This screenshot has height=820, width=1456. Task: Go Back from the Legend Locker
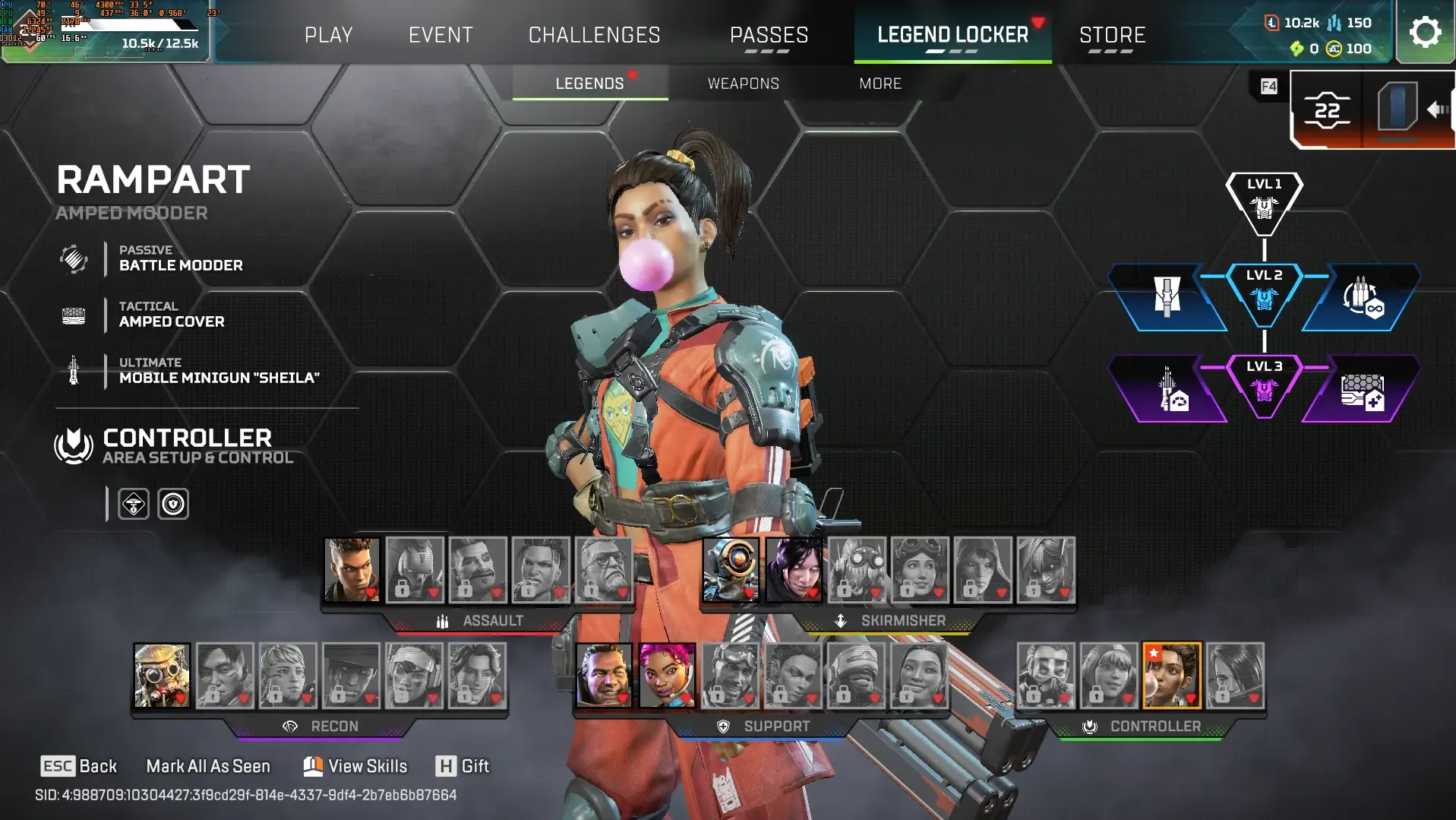[x=79, y=766]
